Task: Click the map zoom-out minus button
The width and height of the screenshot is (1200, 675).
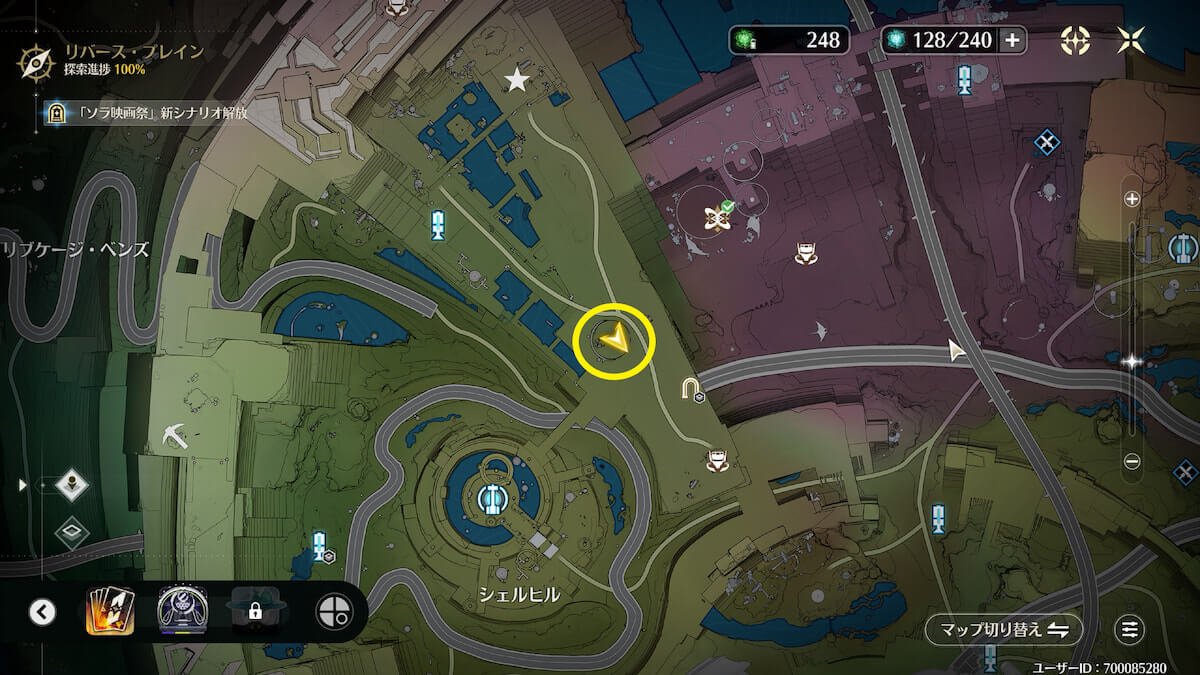Action: tap(1132, 461)
